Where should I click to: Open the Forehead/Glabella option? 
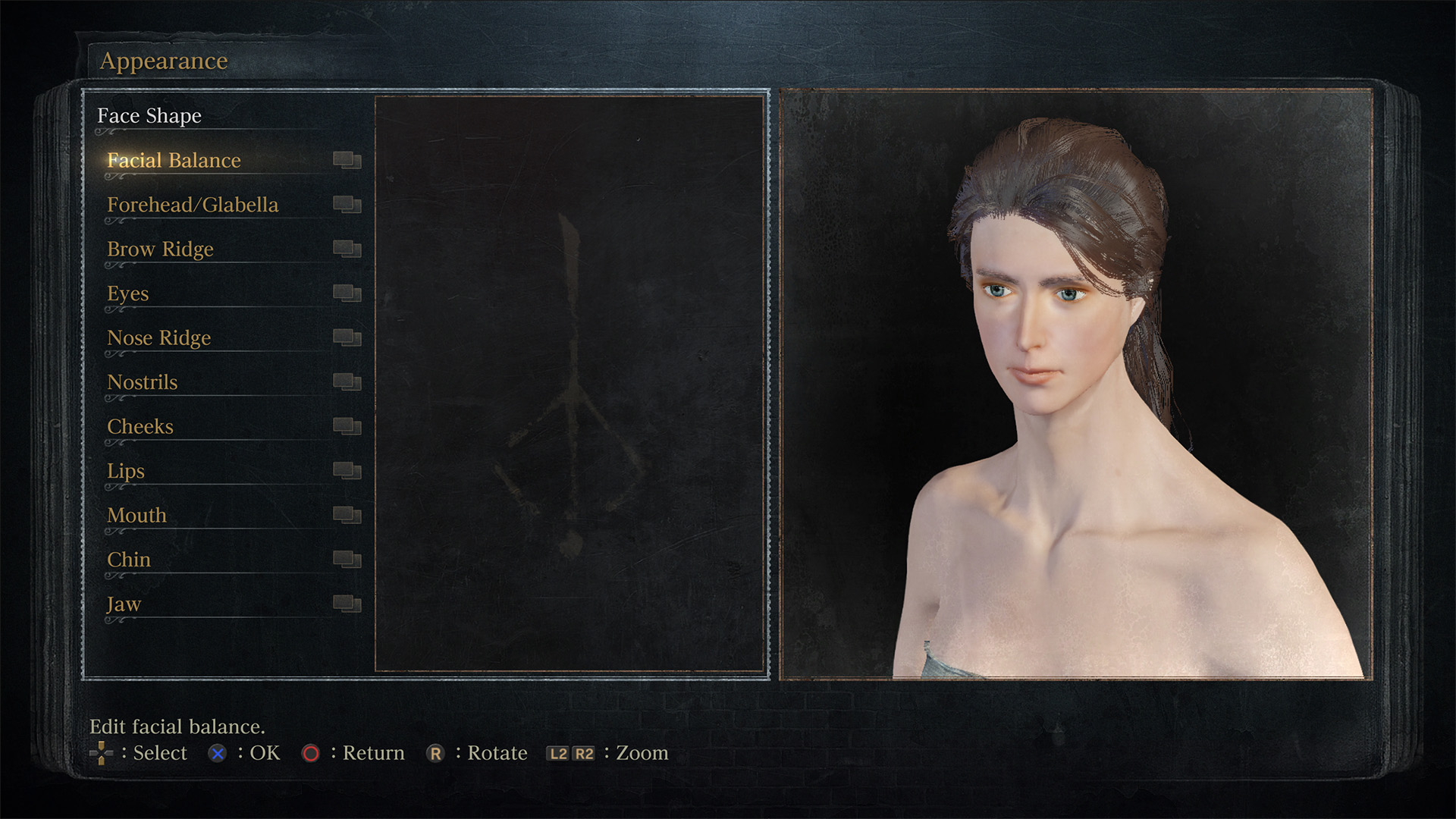coord(193,205)
